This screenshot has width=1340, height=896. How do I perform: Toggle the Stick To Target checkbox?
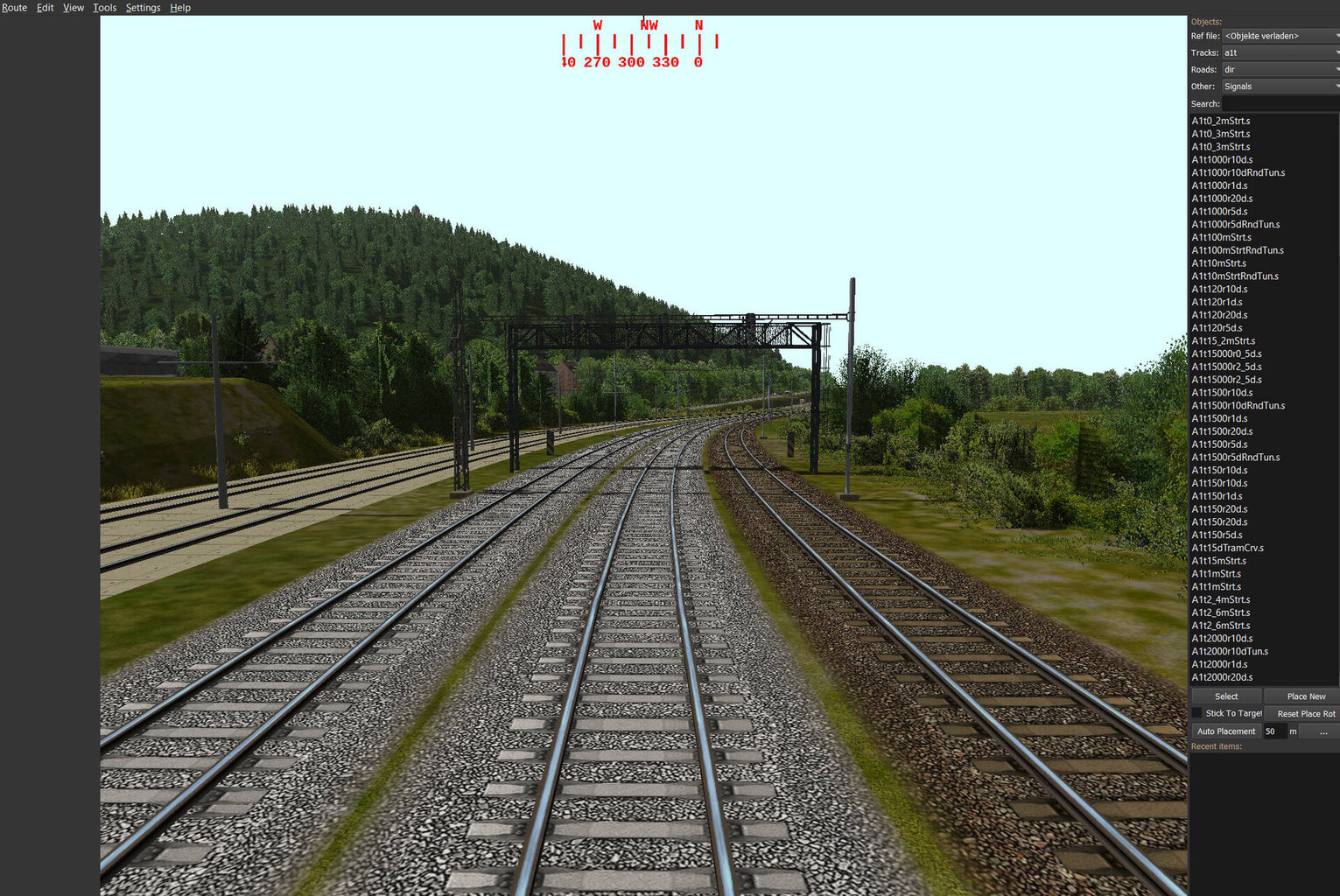click(x=1197, y=713)
